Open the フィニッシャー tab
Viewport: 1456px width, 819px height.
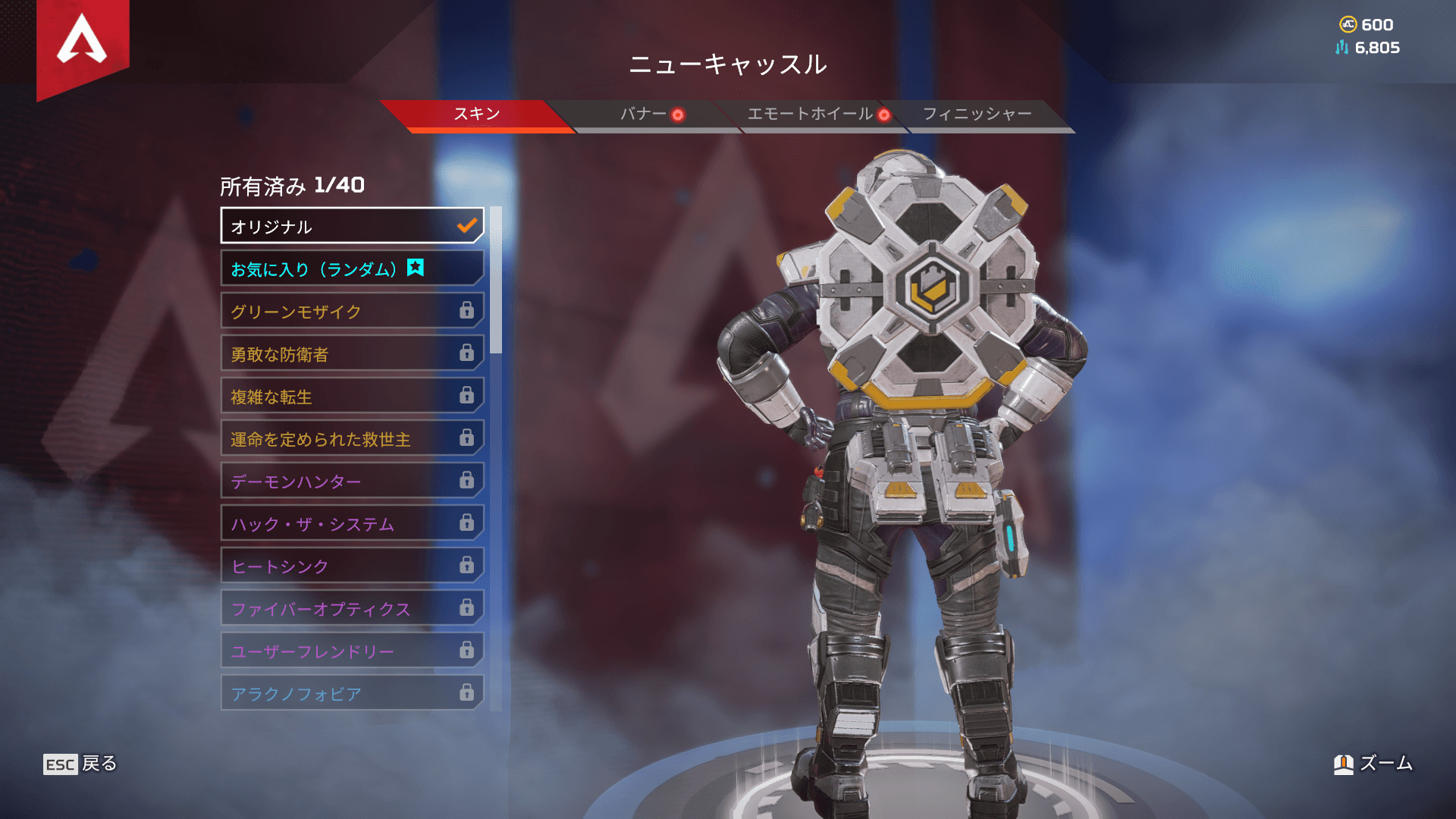pyautogui.click(x=977, y=115)
